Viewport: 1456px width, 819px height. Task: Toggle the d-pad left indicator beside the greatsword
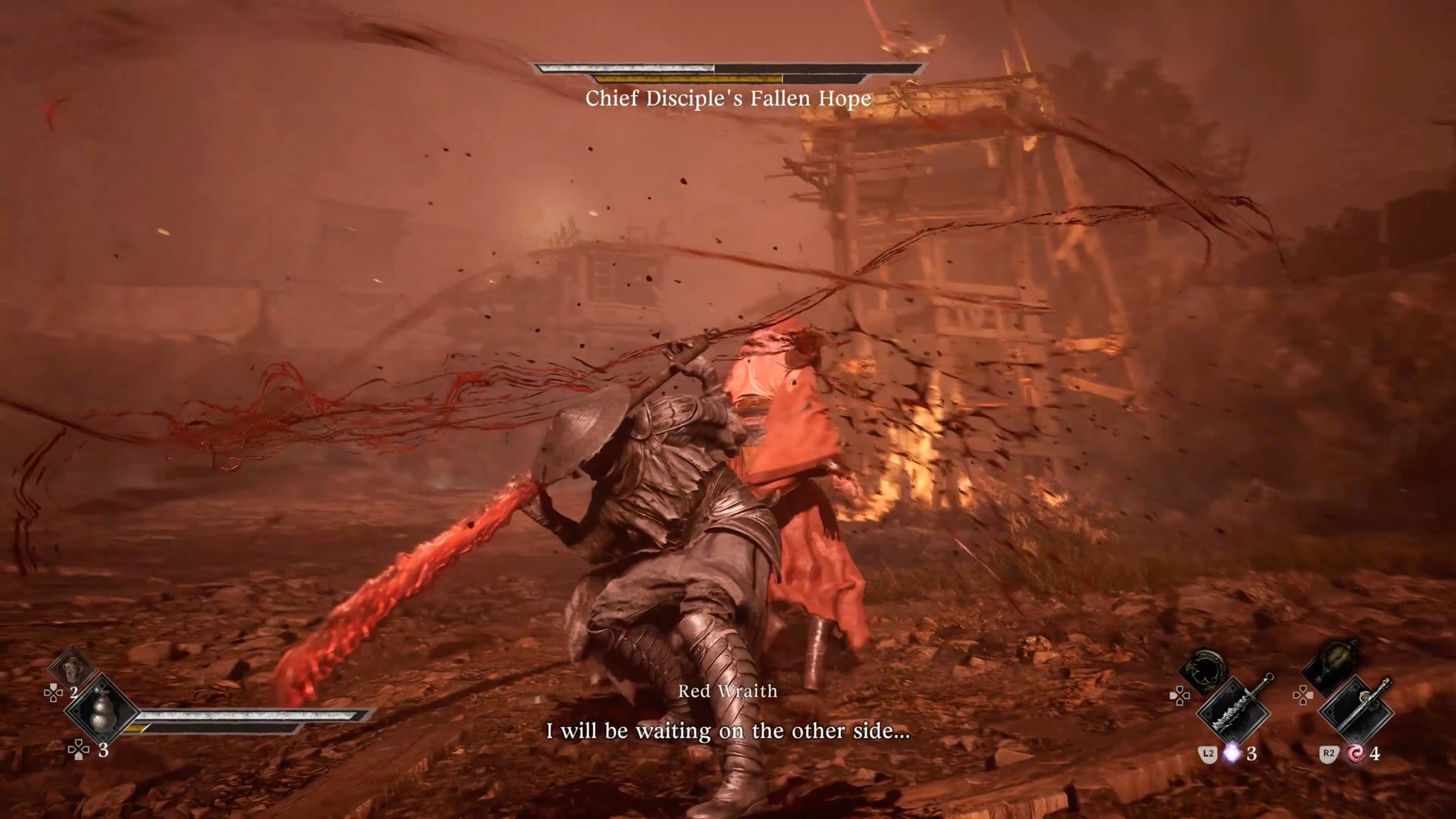tap(1179, 697)
